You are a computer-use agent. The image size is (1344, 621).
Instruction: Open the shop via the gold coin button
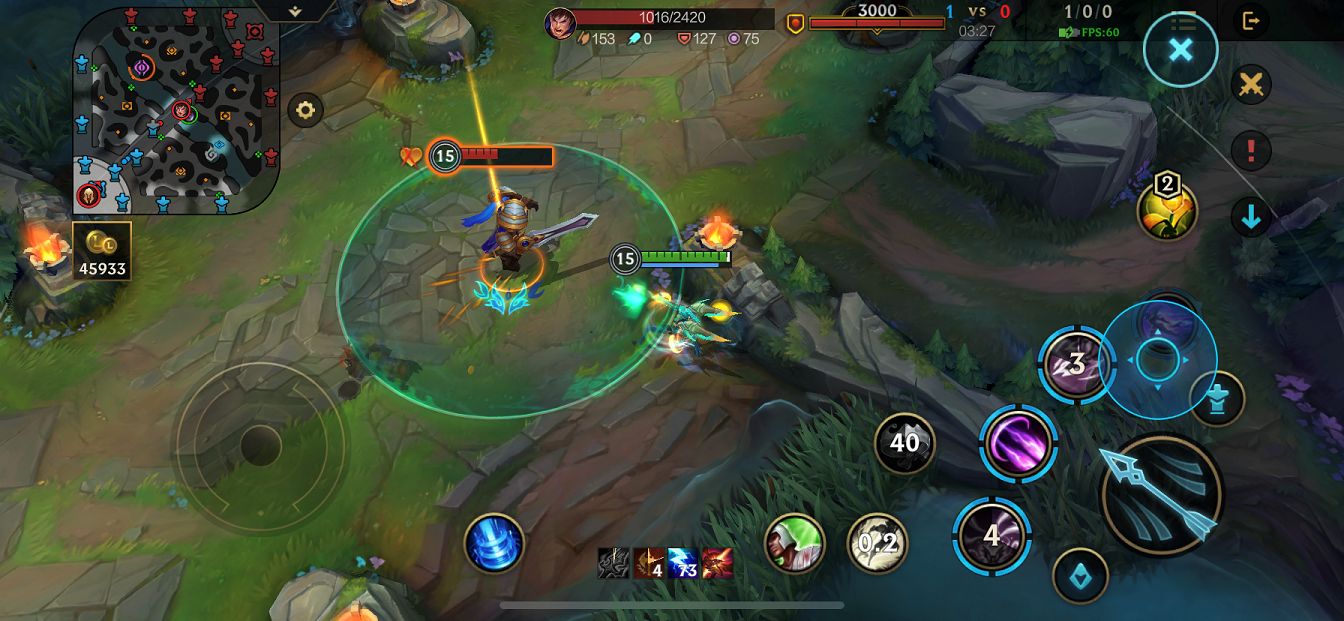102,251
